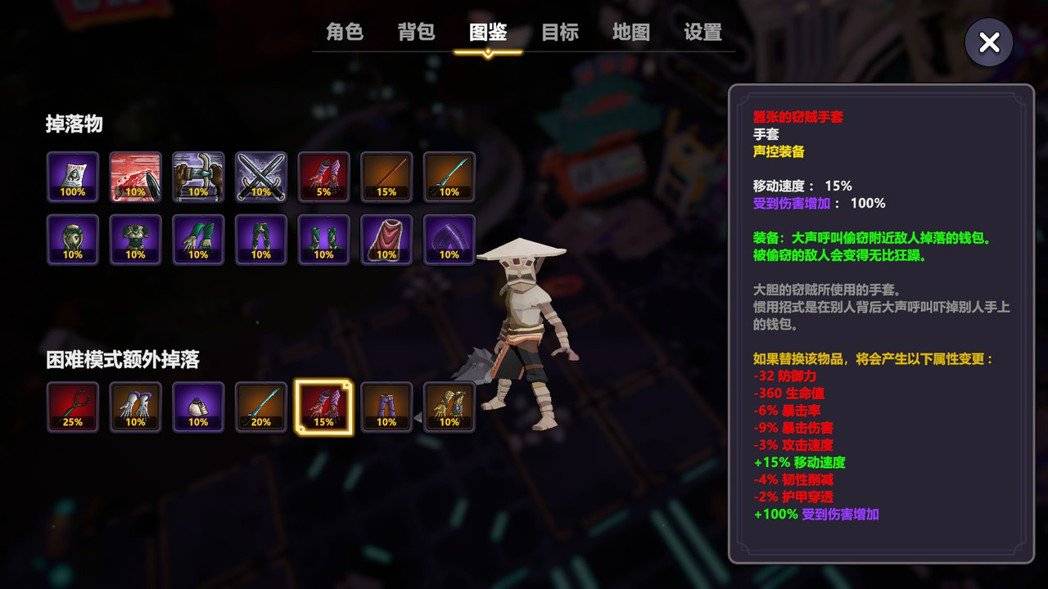Screen dimensions: 1048x589
Task: Select the 100% drop white pouch item
Action: (73, 177)
